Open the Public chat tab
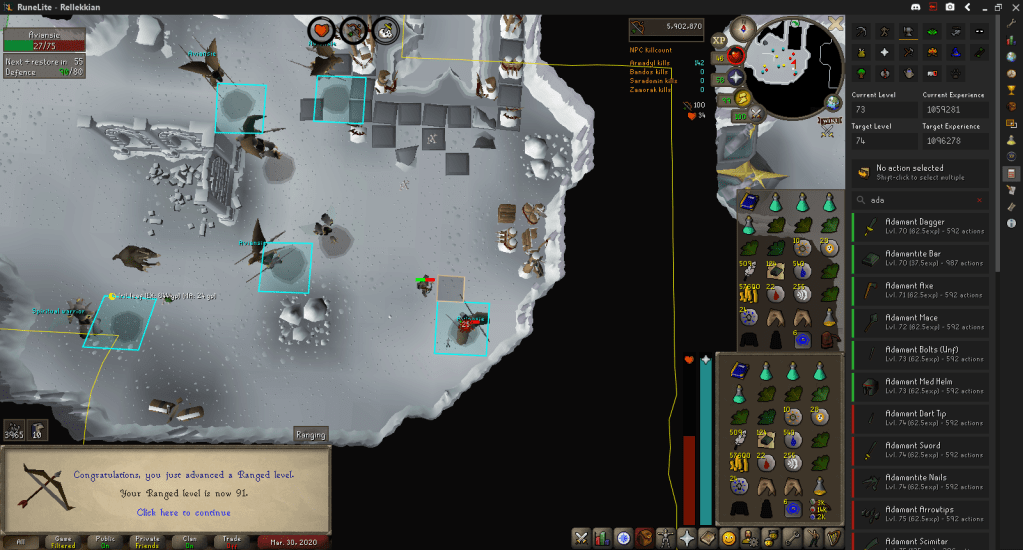This screenshot has height=550, width=1023. click(x=105, y=541)
